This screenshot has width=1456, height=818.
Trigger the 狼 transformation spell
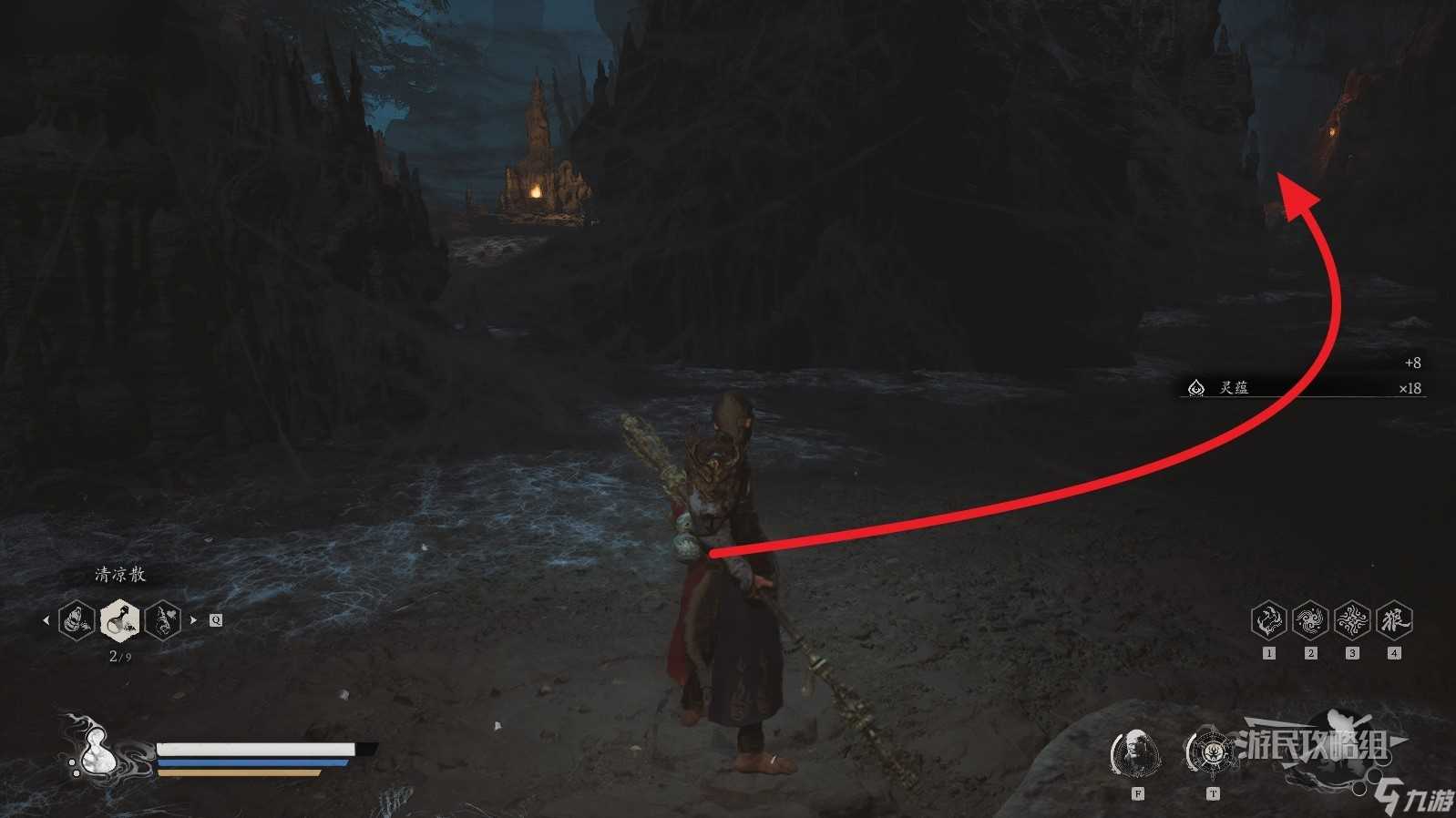(1394, 620)
